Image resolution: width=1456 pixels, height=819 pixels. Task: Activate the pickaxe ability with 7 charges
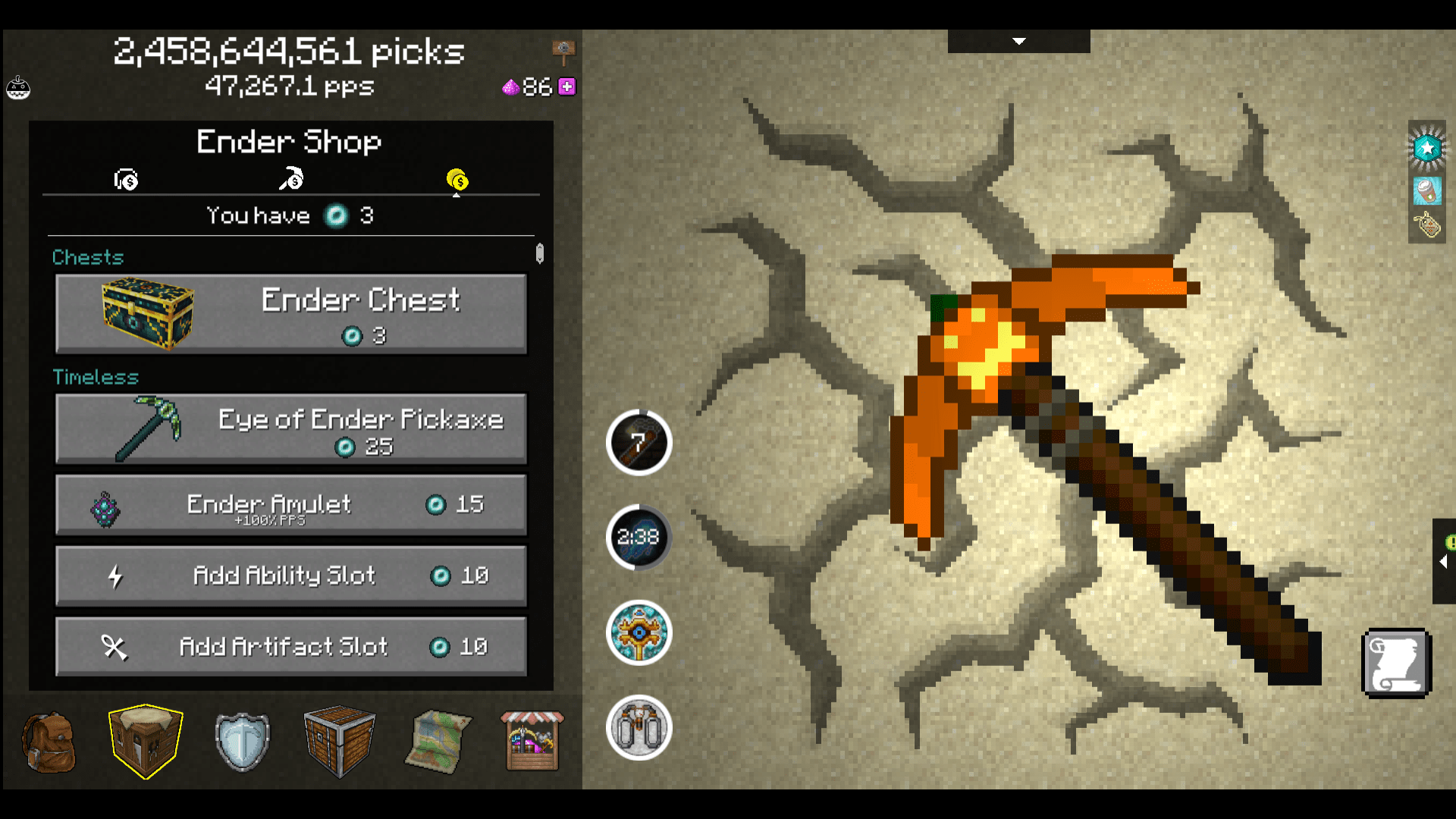coord(639,444)
